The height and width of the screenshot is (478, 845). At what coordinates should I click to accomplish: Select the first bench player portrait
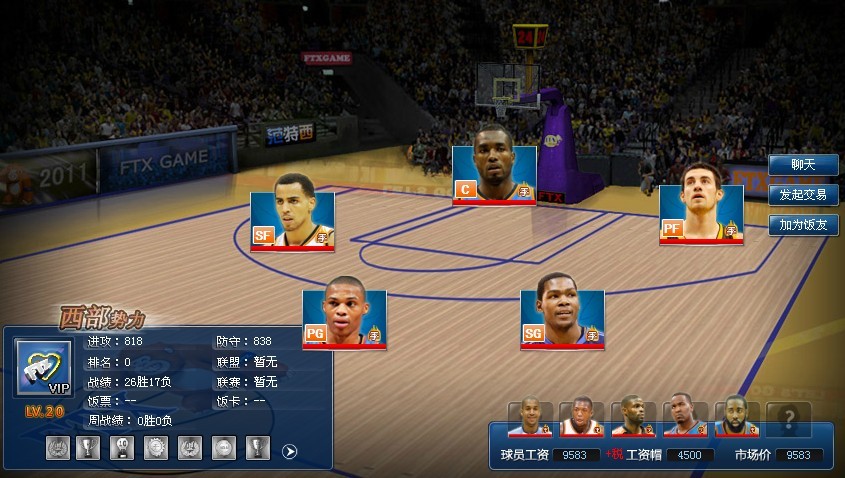pos(530,417)
